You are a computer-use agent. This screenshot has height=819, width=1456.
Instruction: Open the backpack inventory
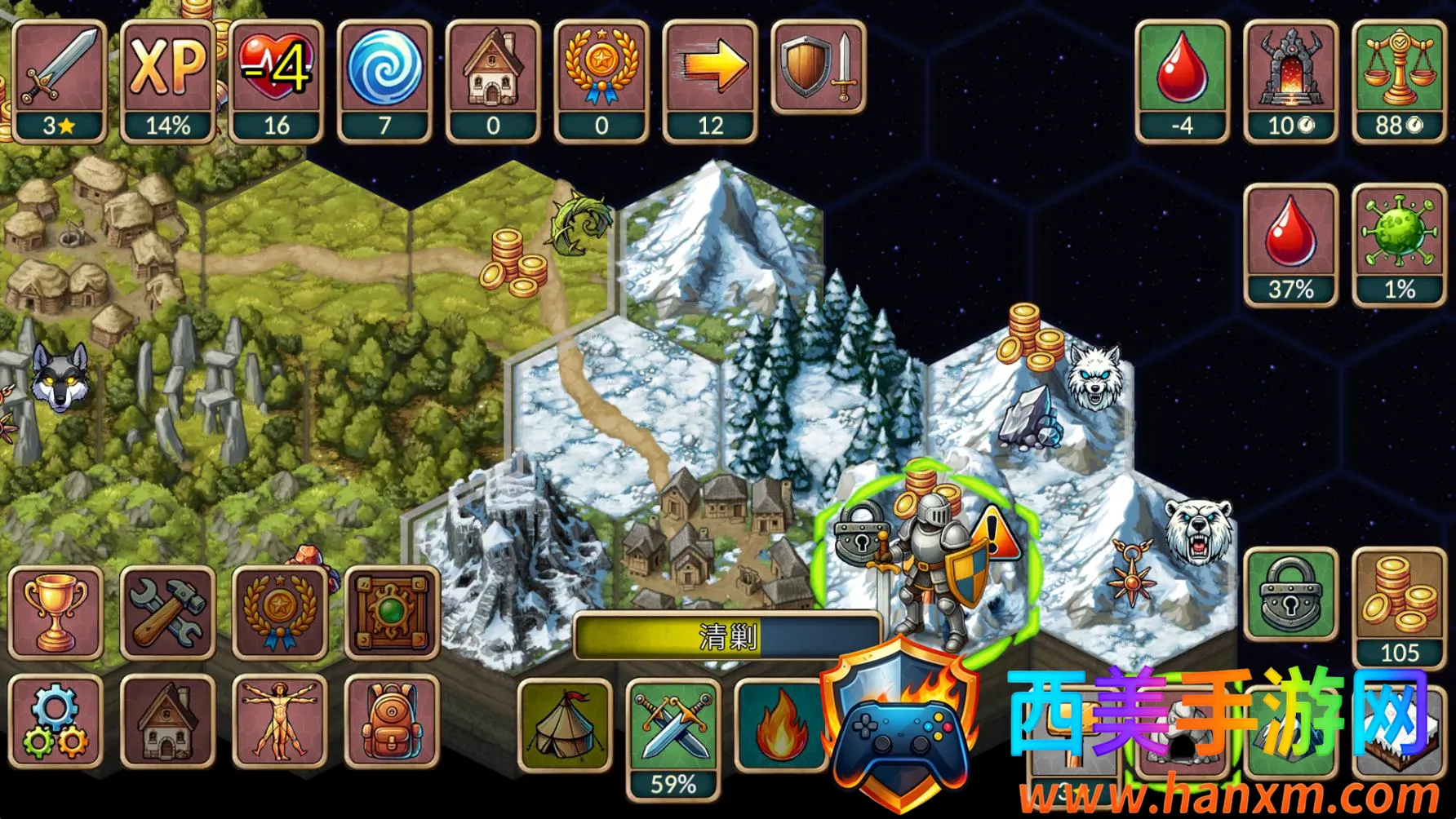(393, 721)
